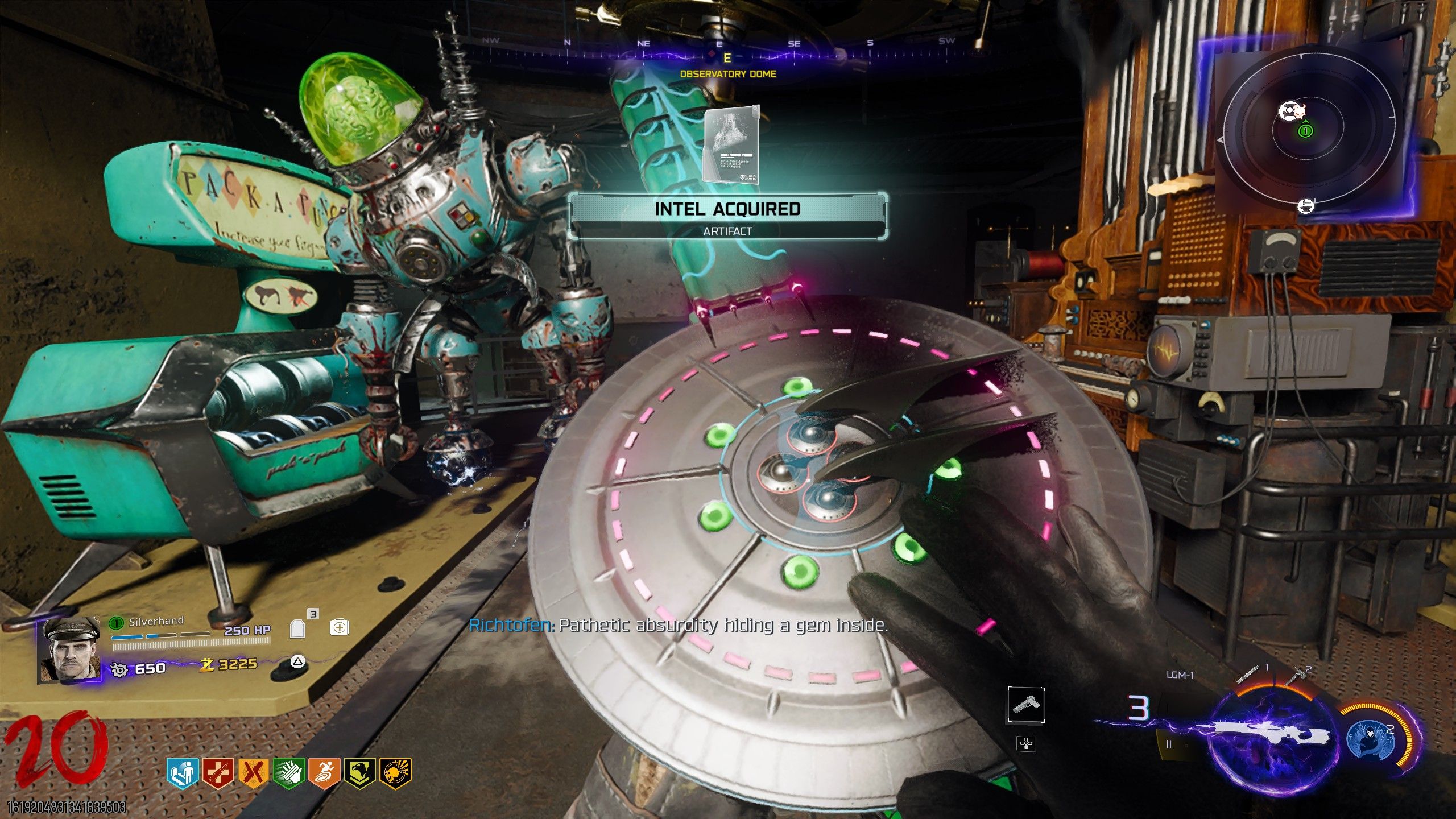Activate the hooded figure field upgrade
1456x819 pixels.
1371,739
